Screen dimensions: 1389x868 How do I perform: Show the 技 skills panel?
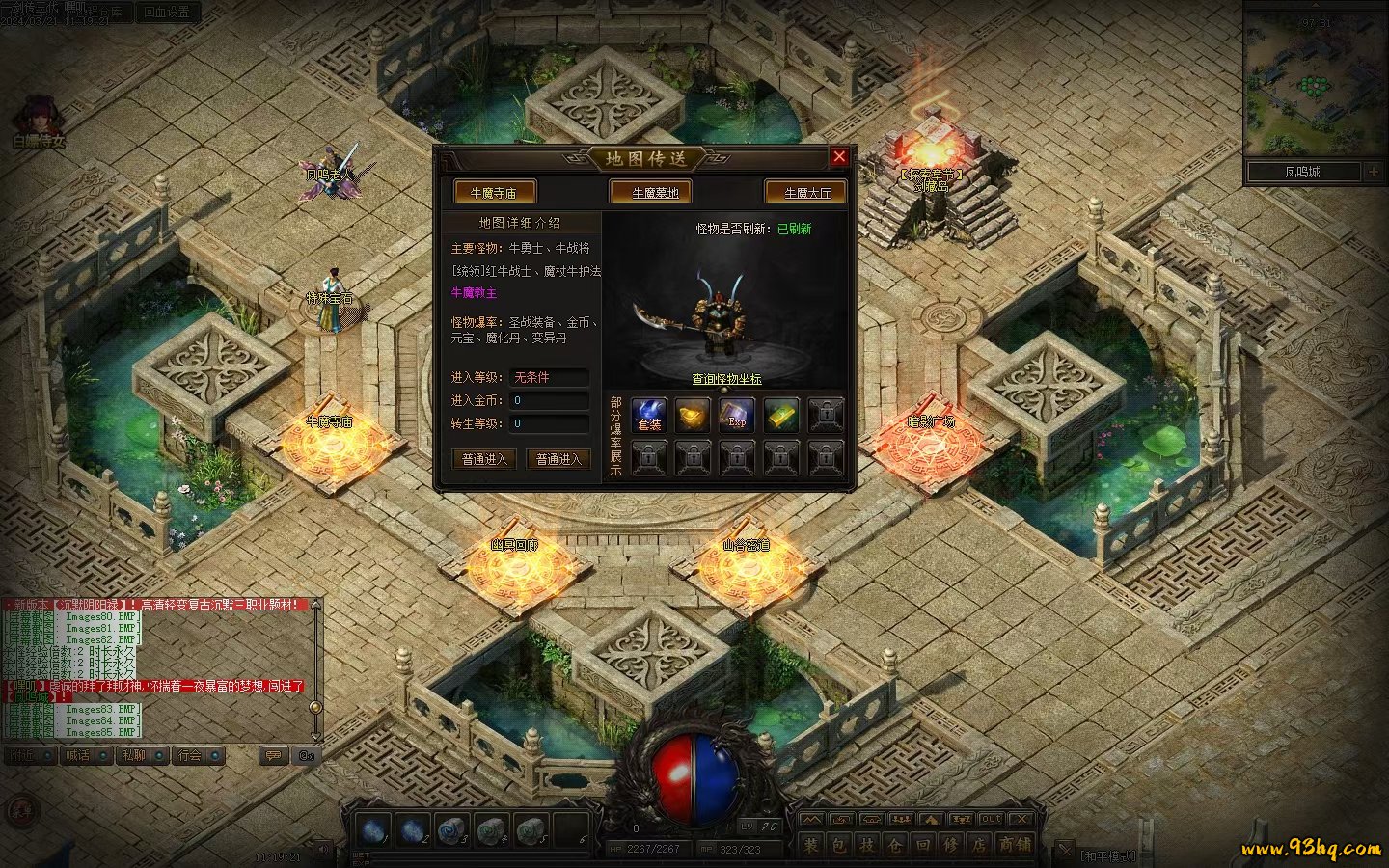pyautogui.click(x=866, y=845)
